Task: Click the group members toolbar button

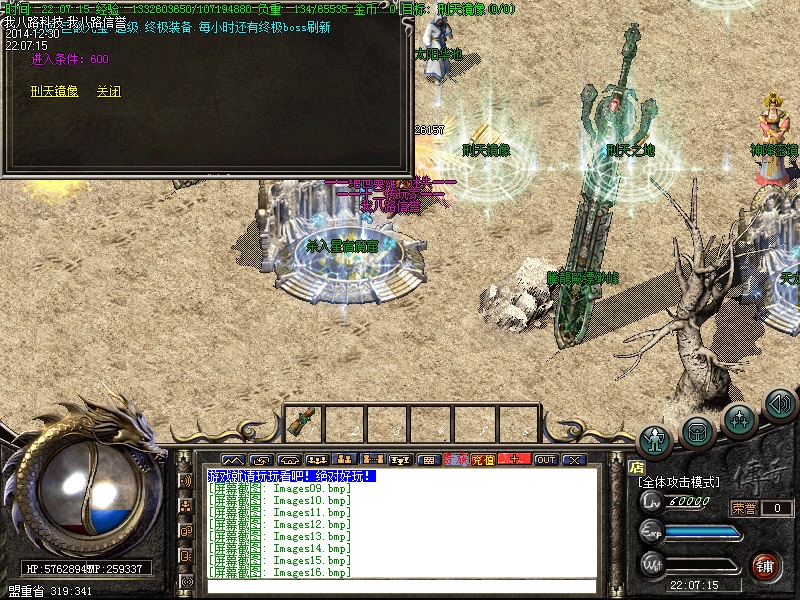Action: (x=345, y=460)
